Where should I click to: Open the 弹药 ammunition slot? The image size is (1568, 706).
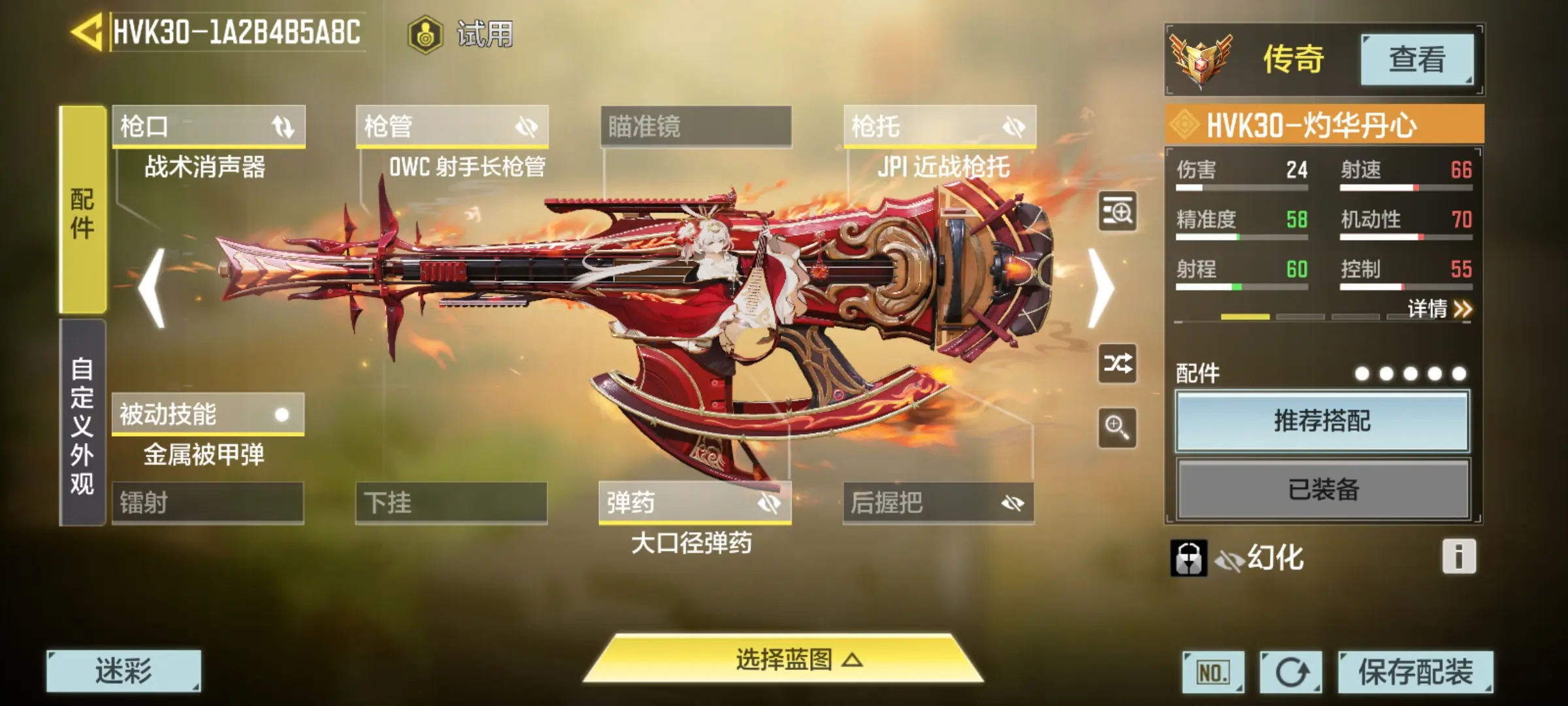pyautogui.click(x=695, y=503)
